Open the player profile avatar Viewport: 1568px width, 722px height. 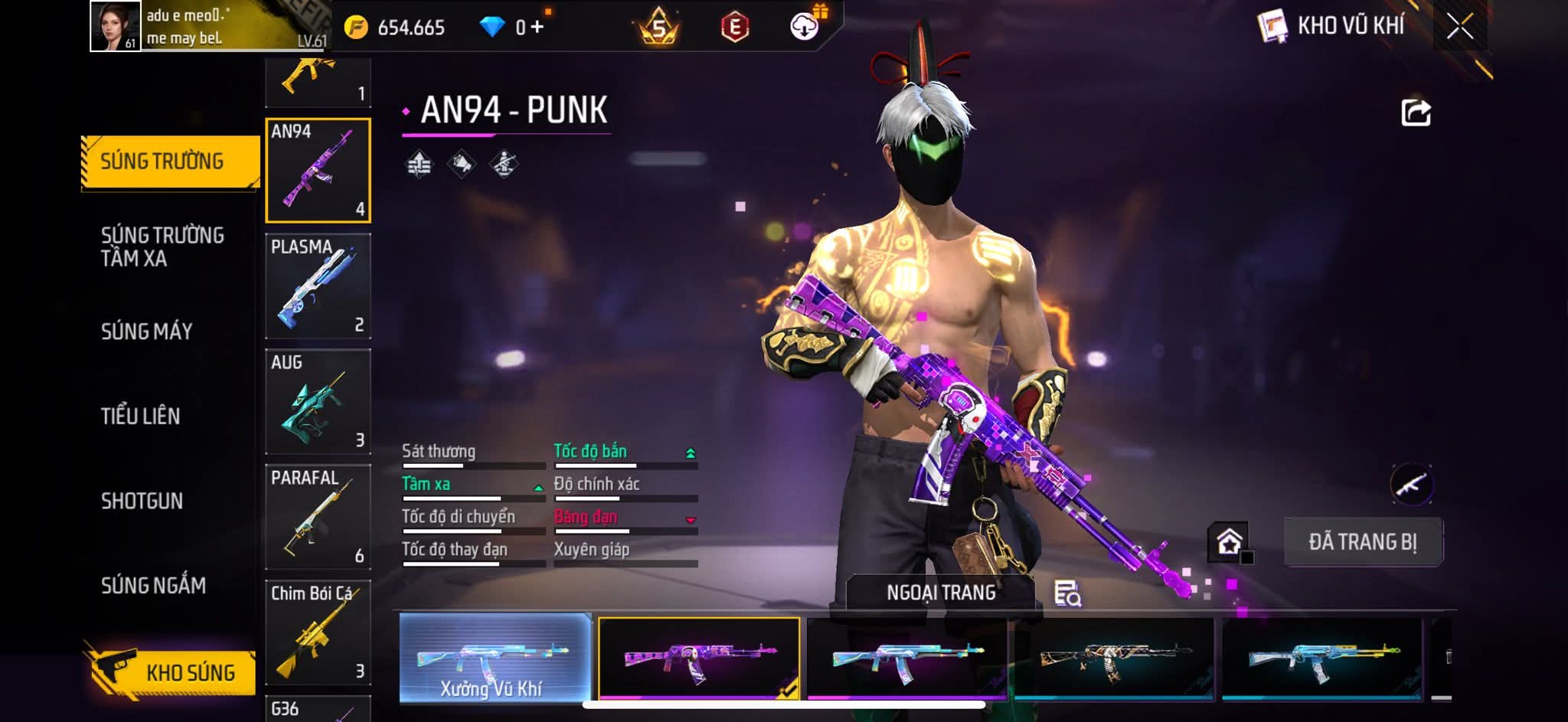click(116, 26)
